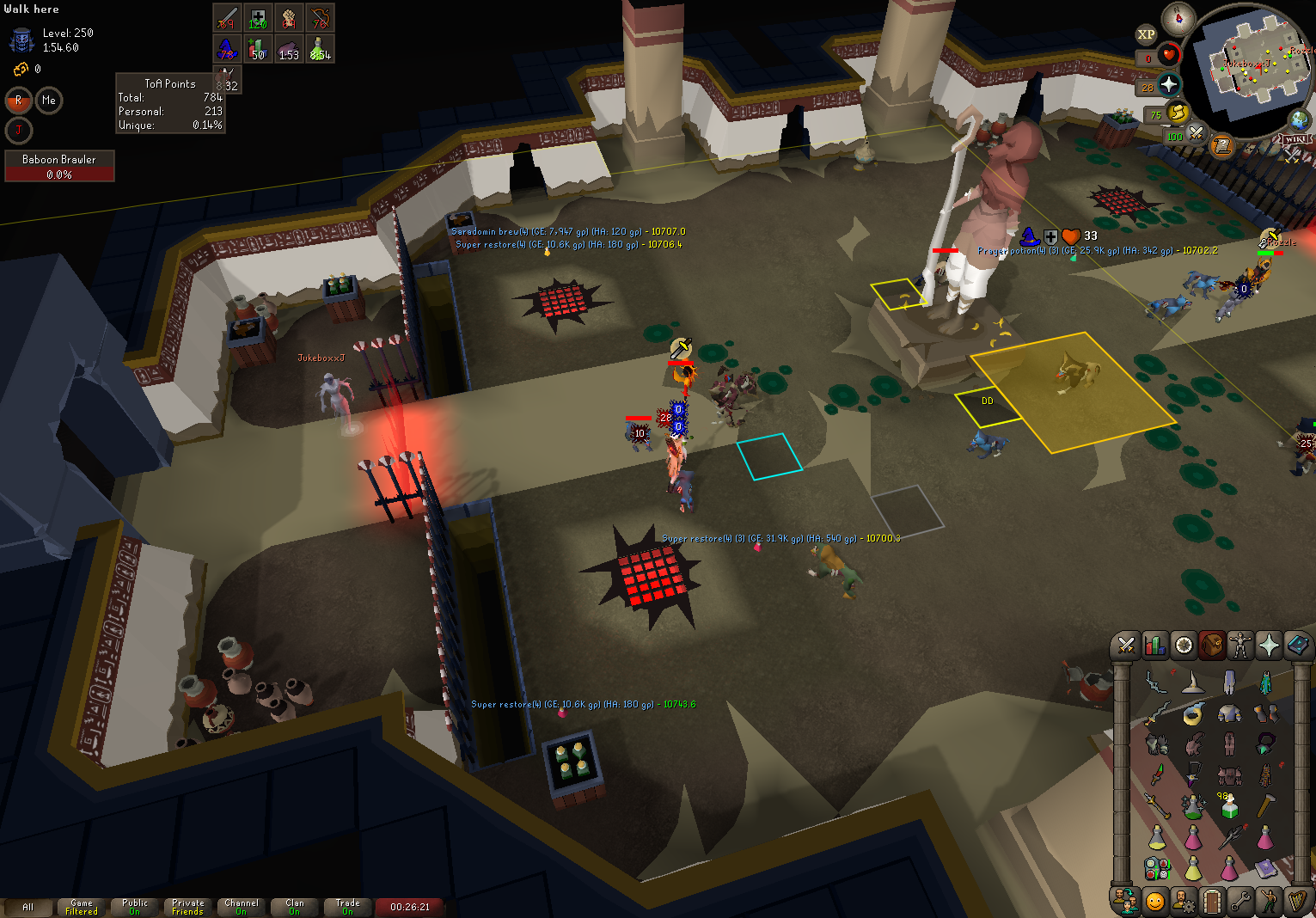Click the hammer in the inventory
The image size is (1316, 918).
click(1265, 806)
